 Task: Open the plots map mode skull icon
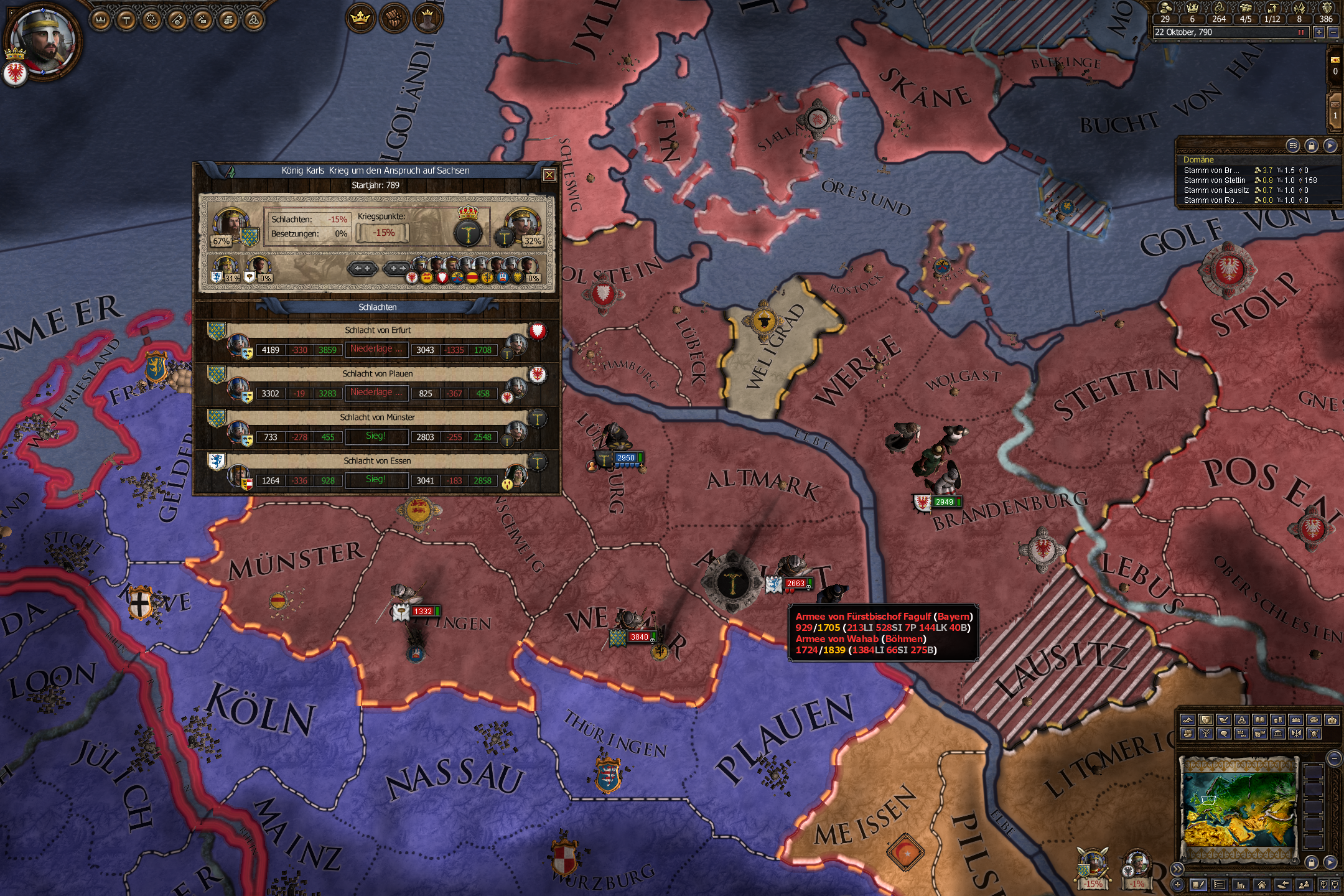[1314, 734]
